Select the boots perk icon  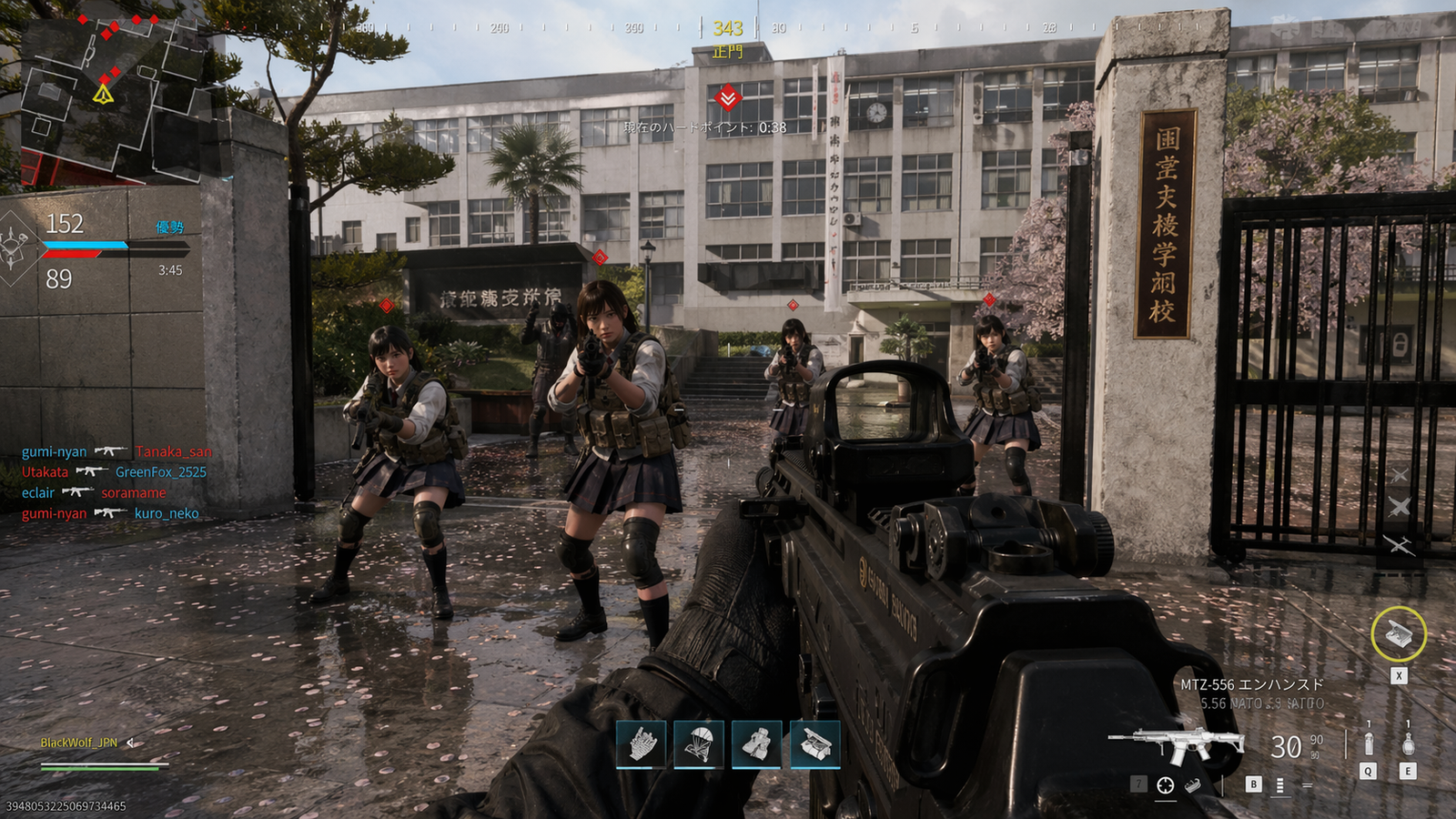click(x=757, y=744)
